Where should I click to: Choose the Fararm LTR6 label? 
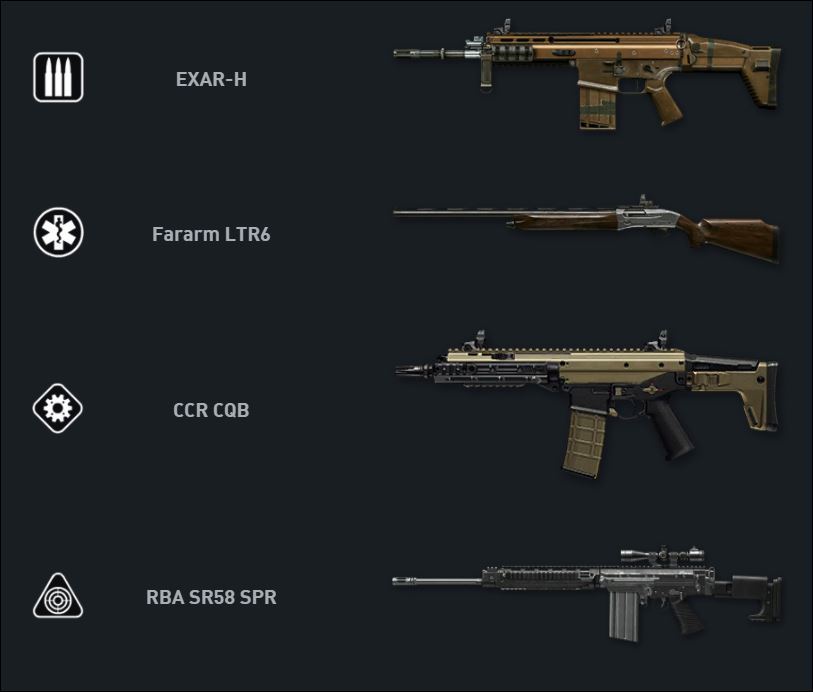[211, 235]
